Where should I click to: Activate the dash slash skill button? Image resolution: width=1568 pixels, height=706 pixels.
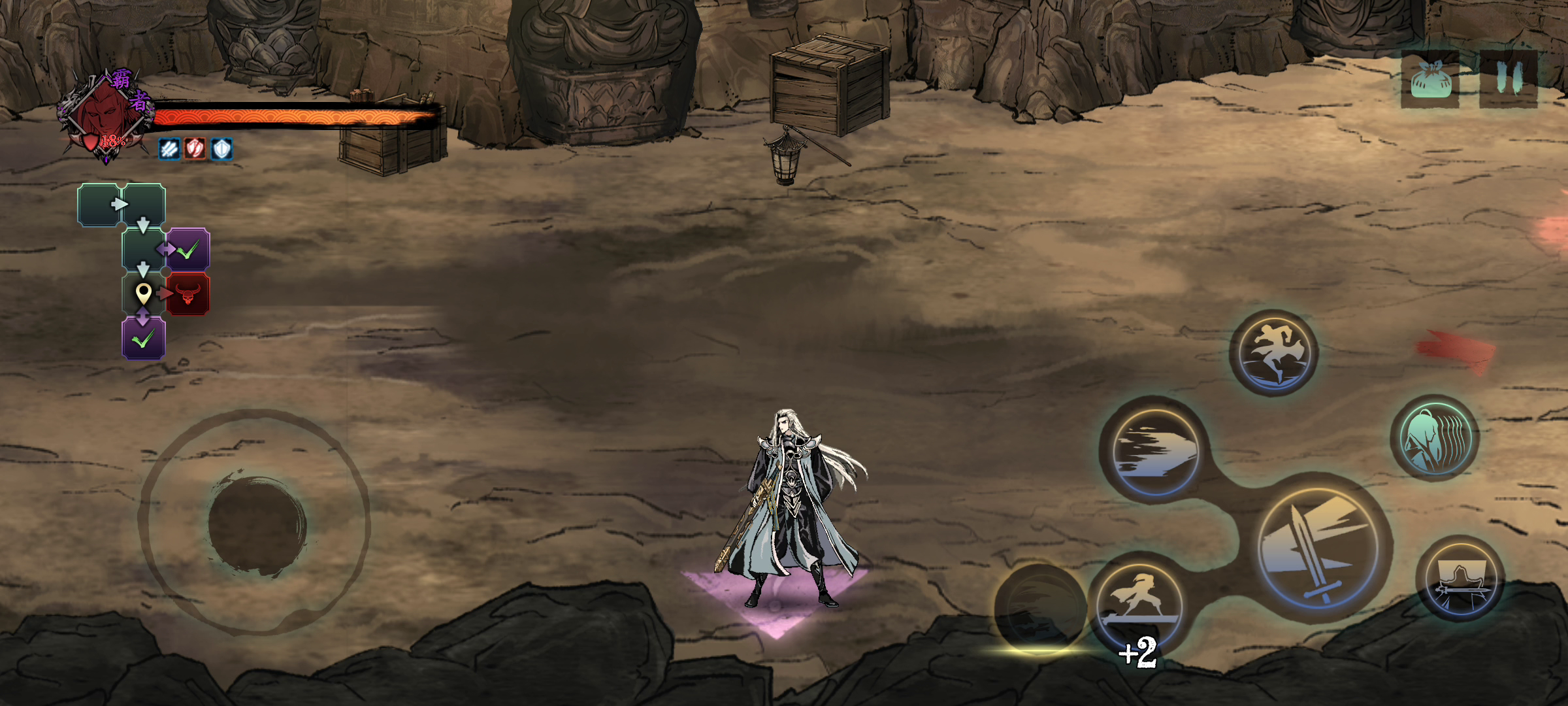pos(1154,450)
